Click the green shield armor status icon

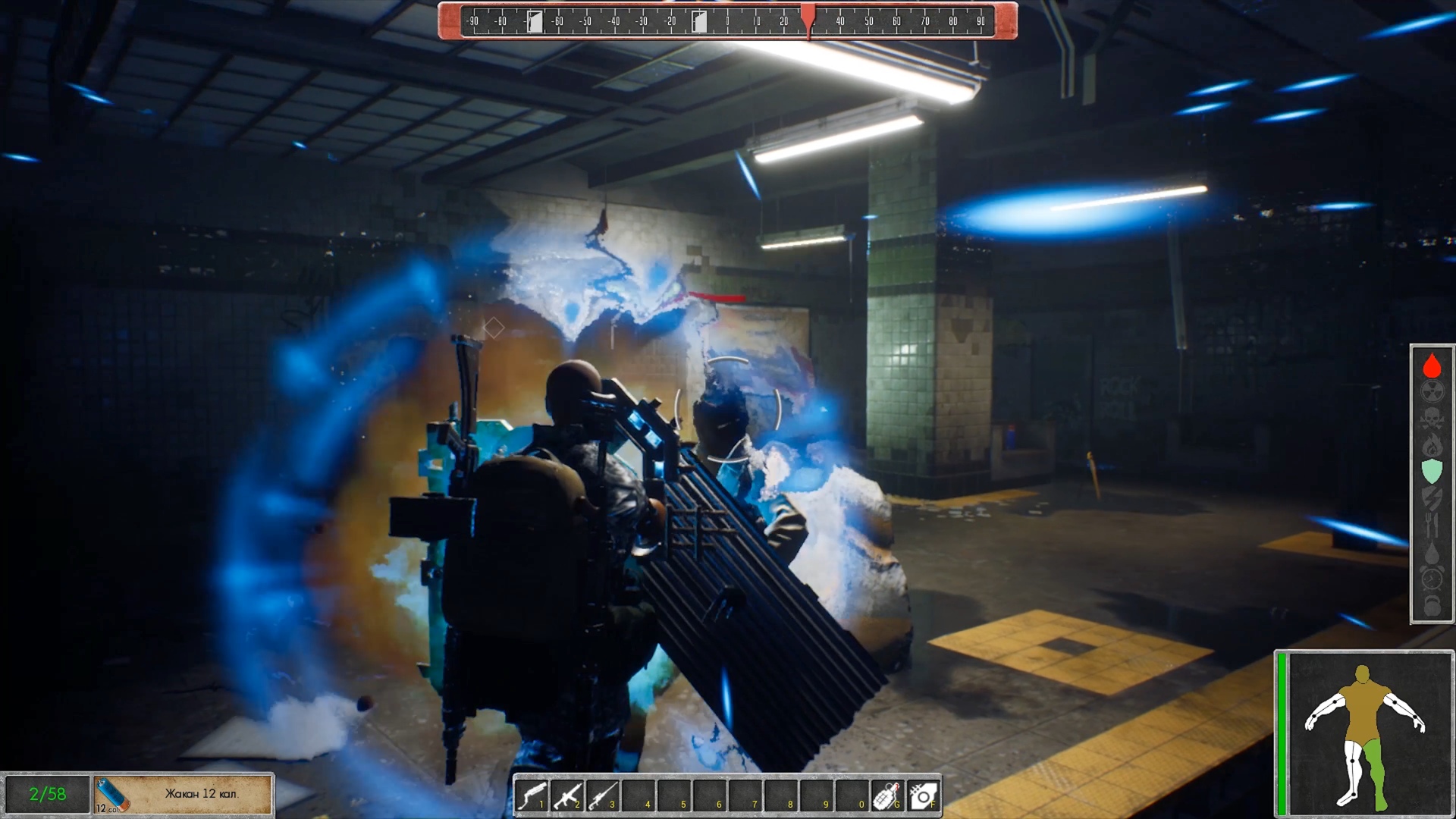(x=1432, y=472)
